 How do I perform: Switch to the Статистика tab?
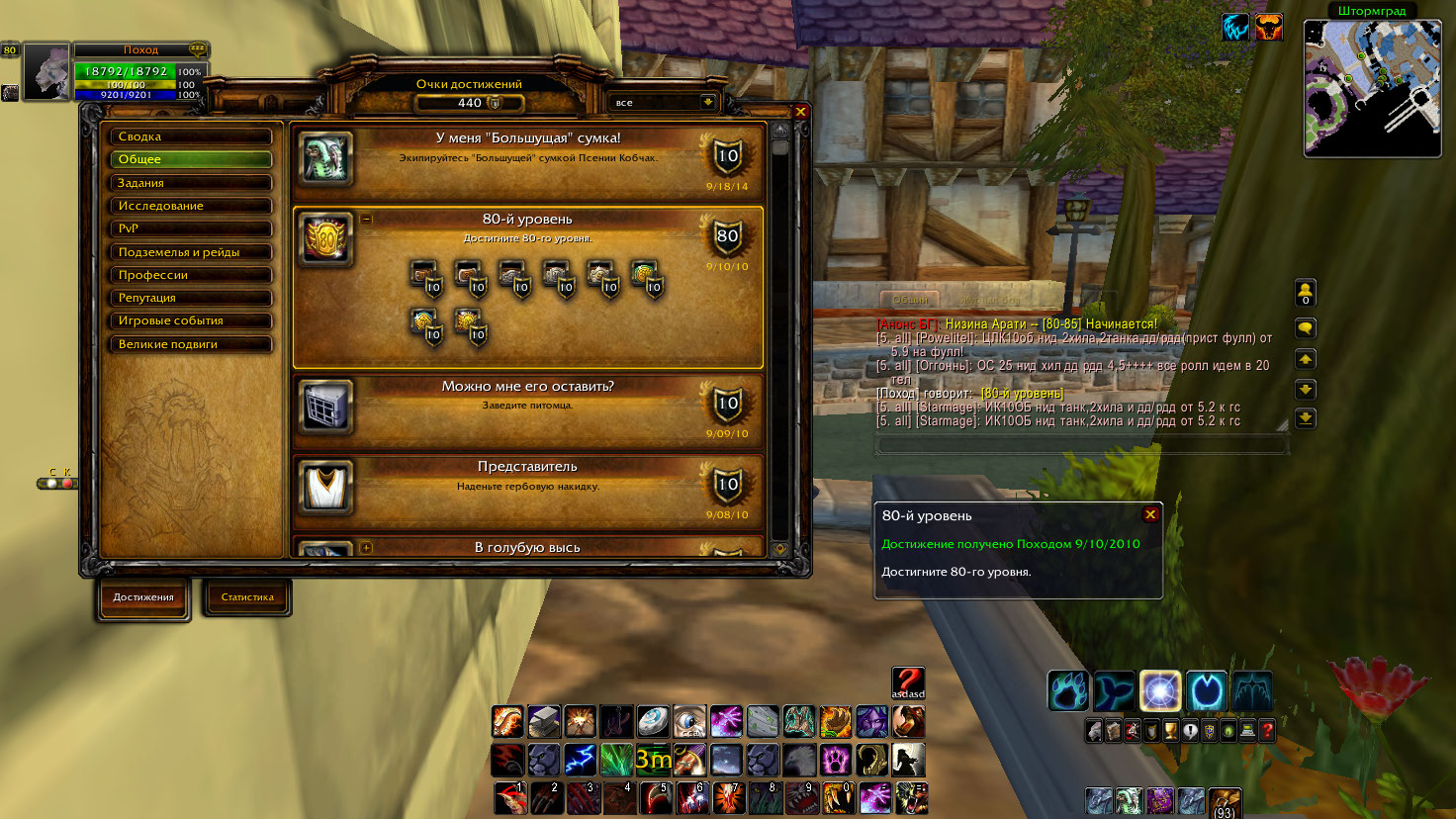coord(247,597)
